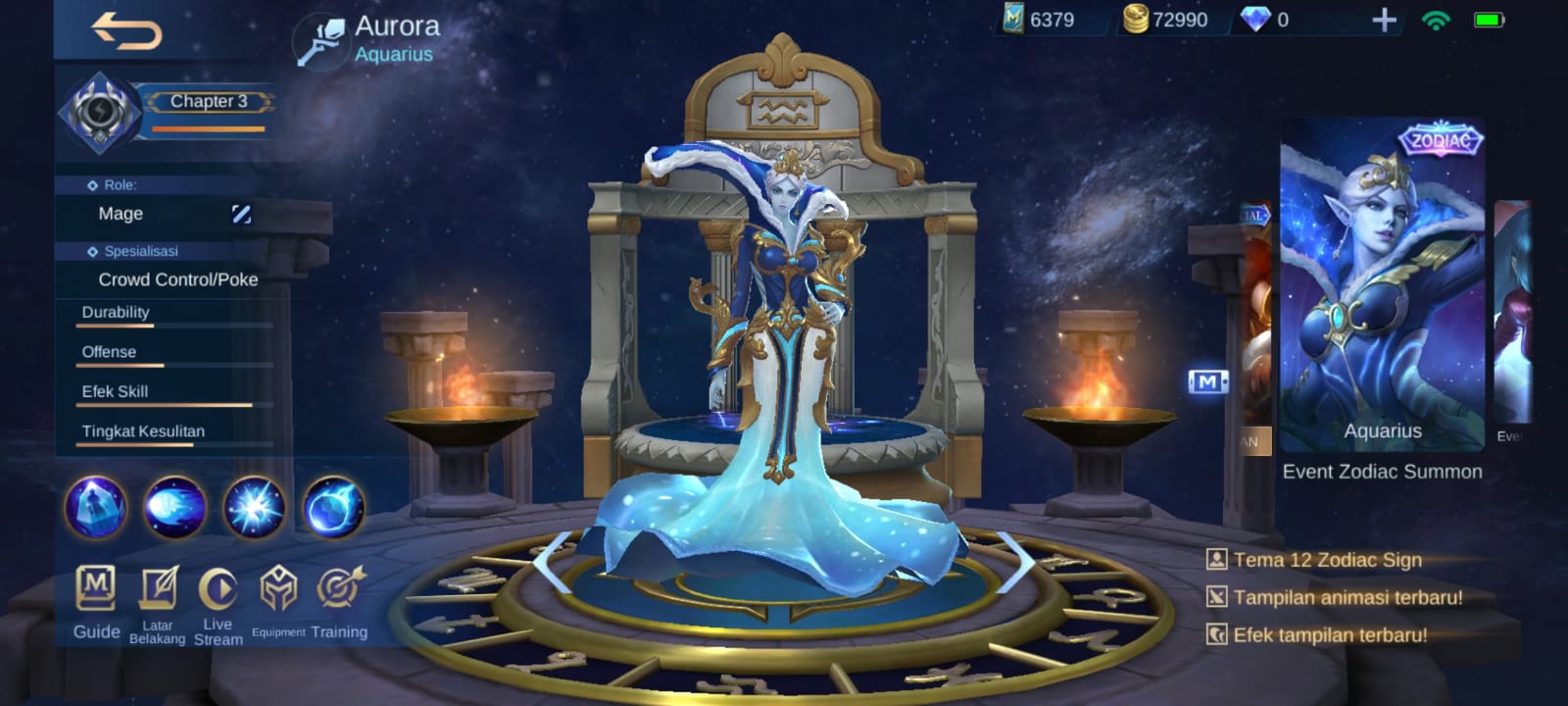1568x706 pixels.
Task: Enter Training mode
Action: (339, 590)
